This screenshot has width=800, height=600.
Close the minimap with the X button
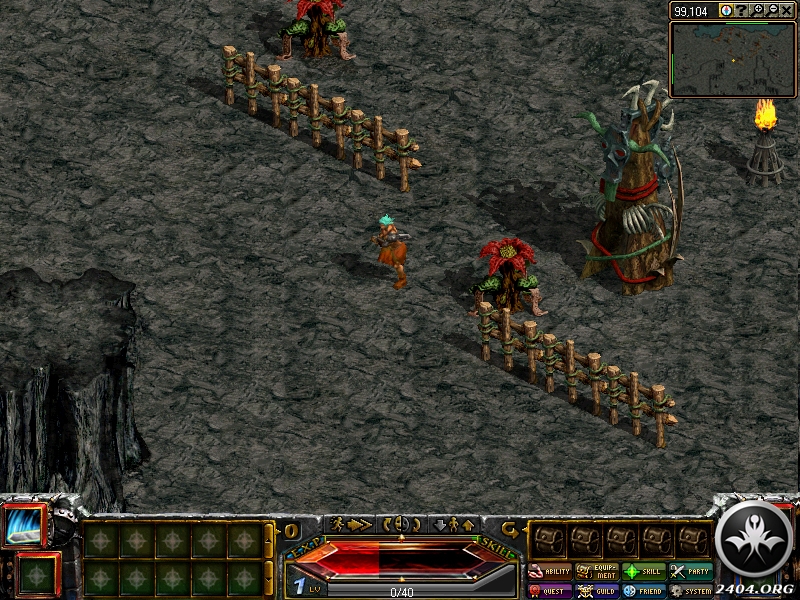coord(787,10)
